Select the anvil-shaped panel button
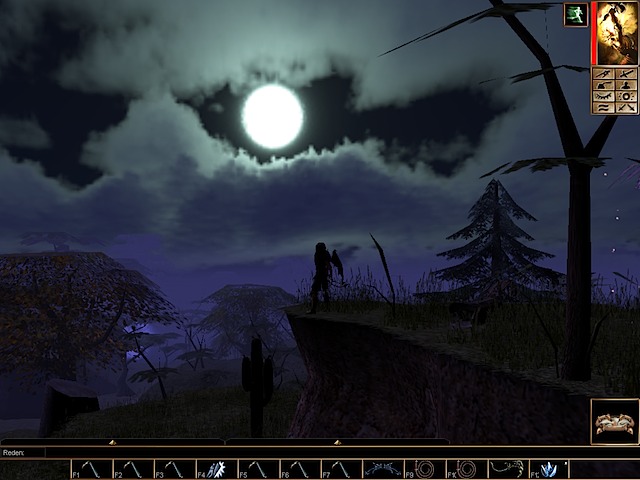 click(604, 85)
